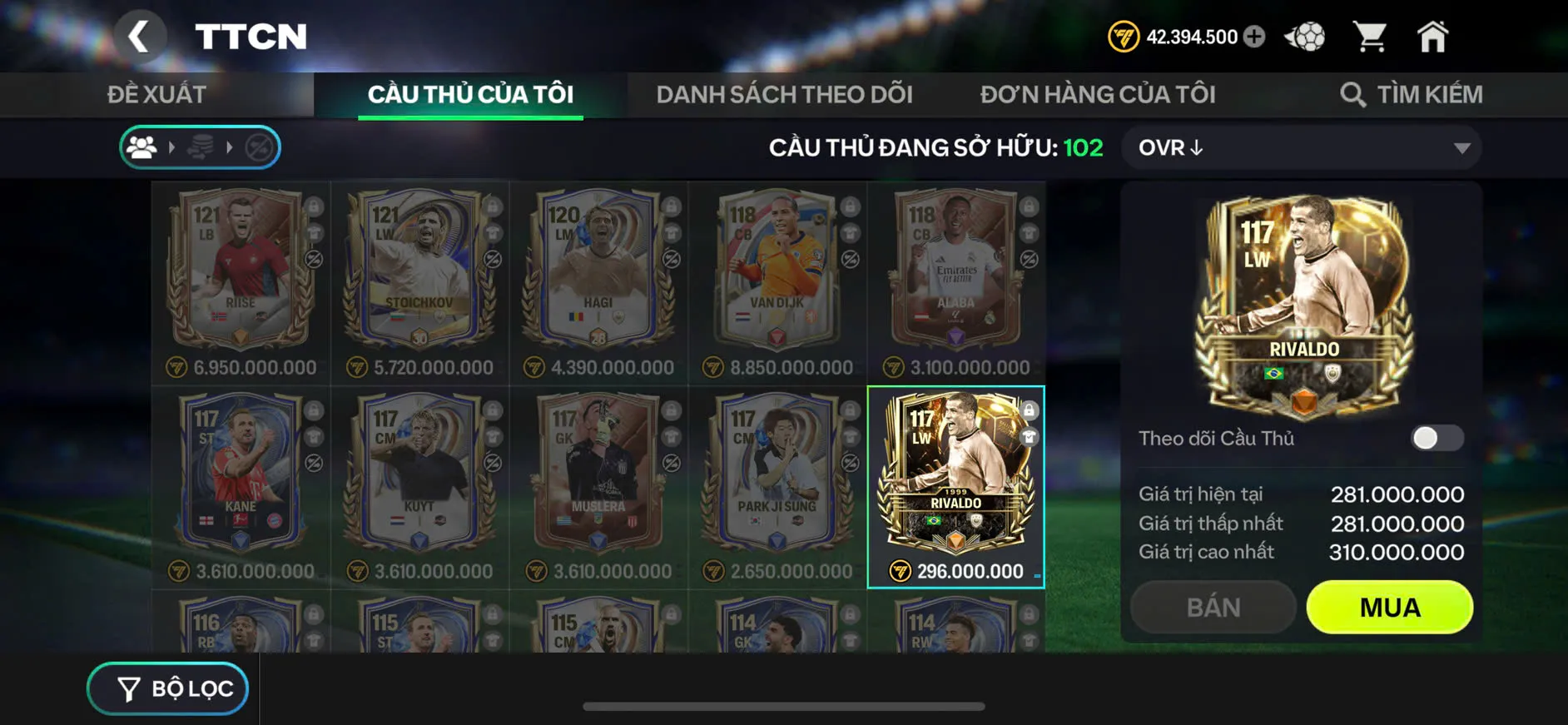
Task: Click the Home icon at top right
Action: point(1434,36)
